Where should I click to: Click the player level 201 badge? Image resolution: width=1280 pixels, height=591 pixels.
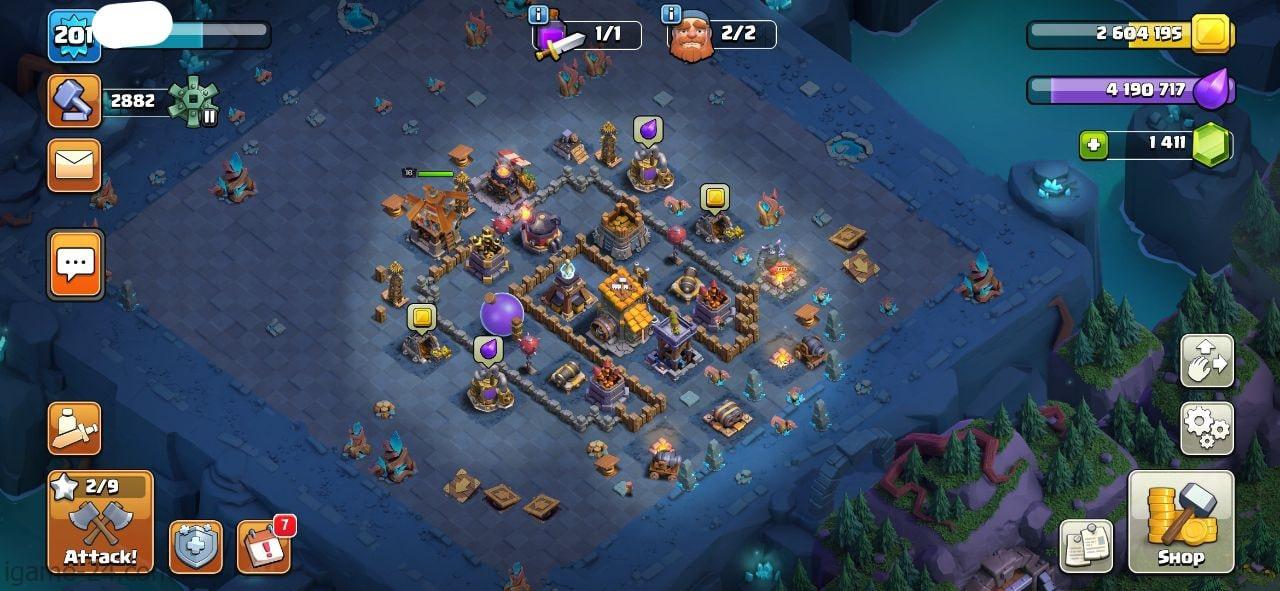click(x=73, y=36)
